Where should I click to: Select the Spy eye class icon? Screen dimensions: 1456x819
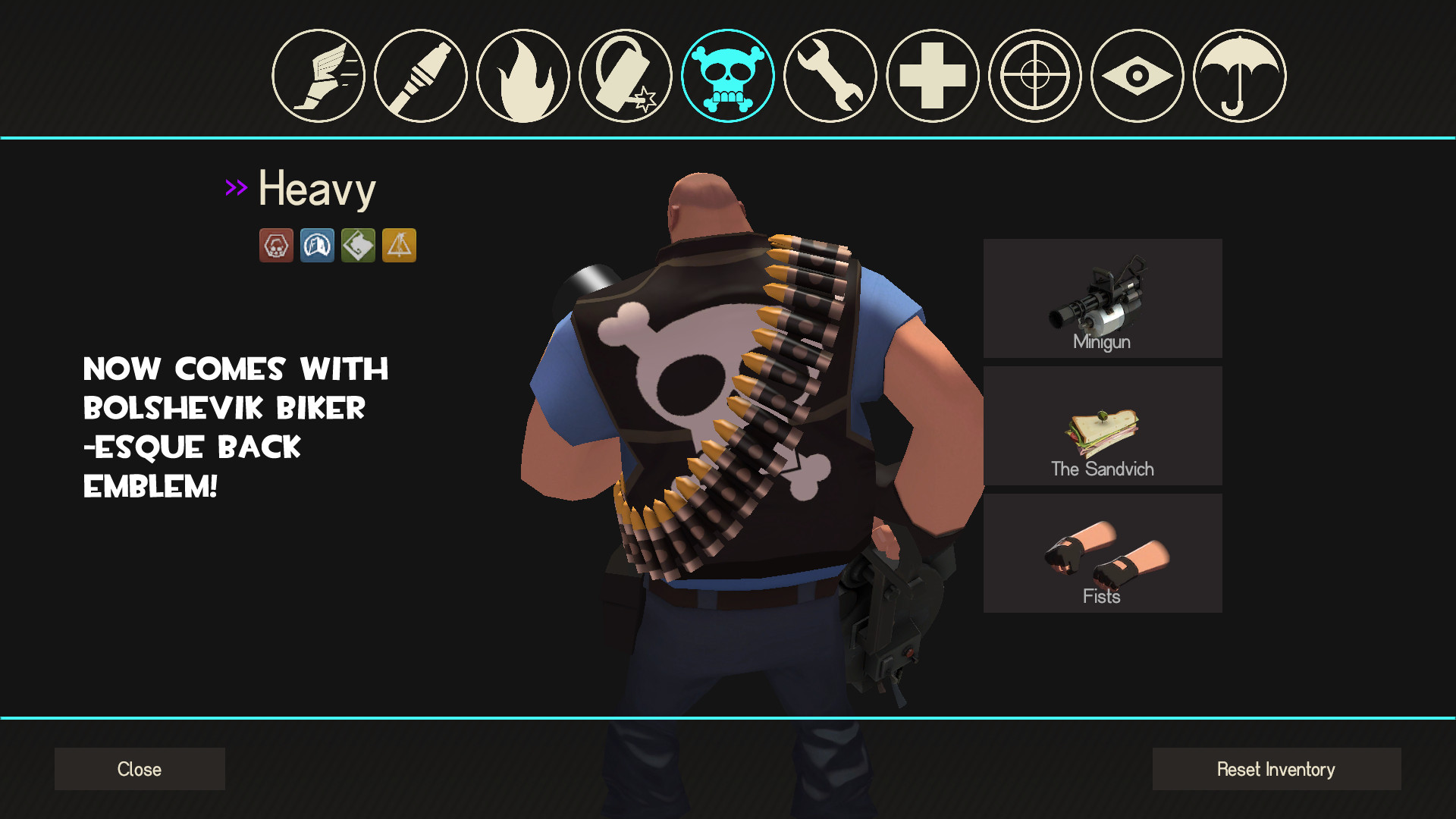[1136, 76]
